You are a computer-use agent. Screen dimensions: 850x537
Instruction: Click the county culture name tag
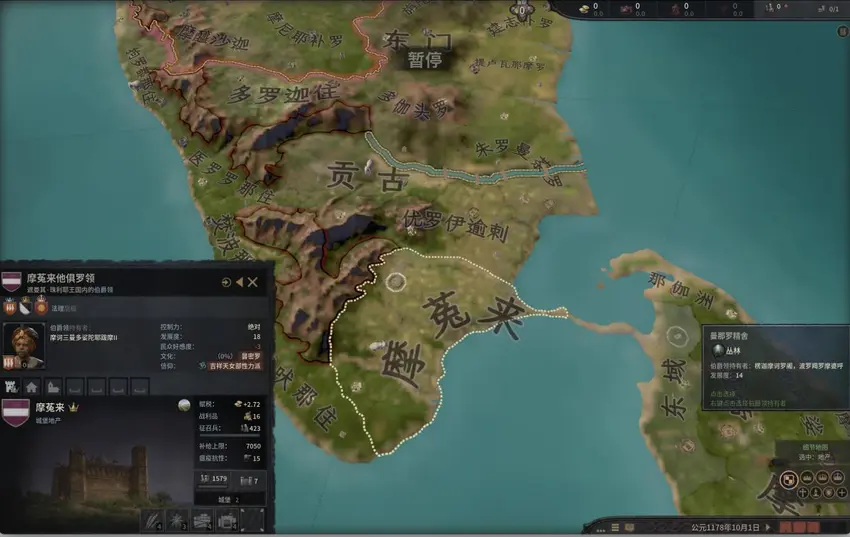(250, 356)
